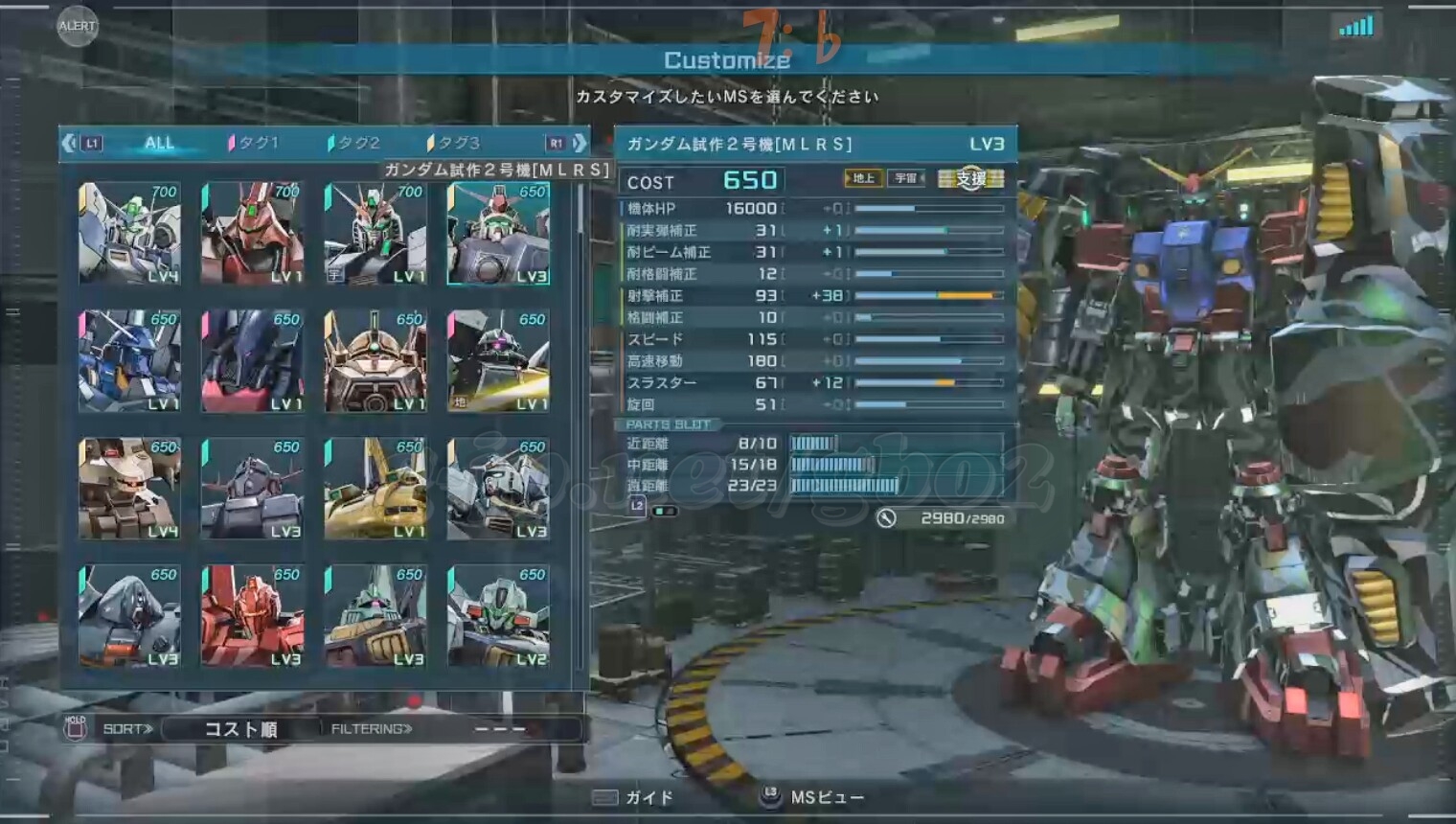Switch to the ALL tab

point(159,144)
